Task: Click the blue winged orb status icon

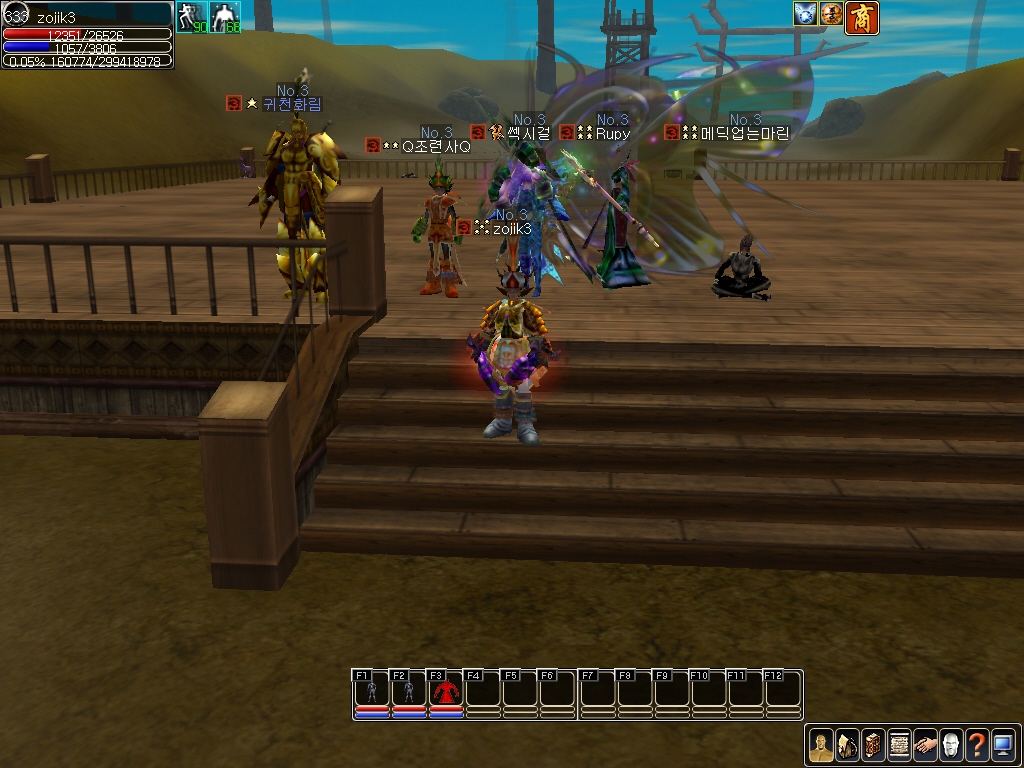Action: [x=805, y=14]
